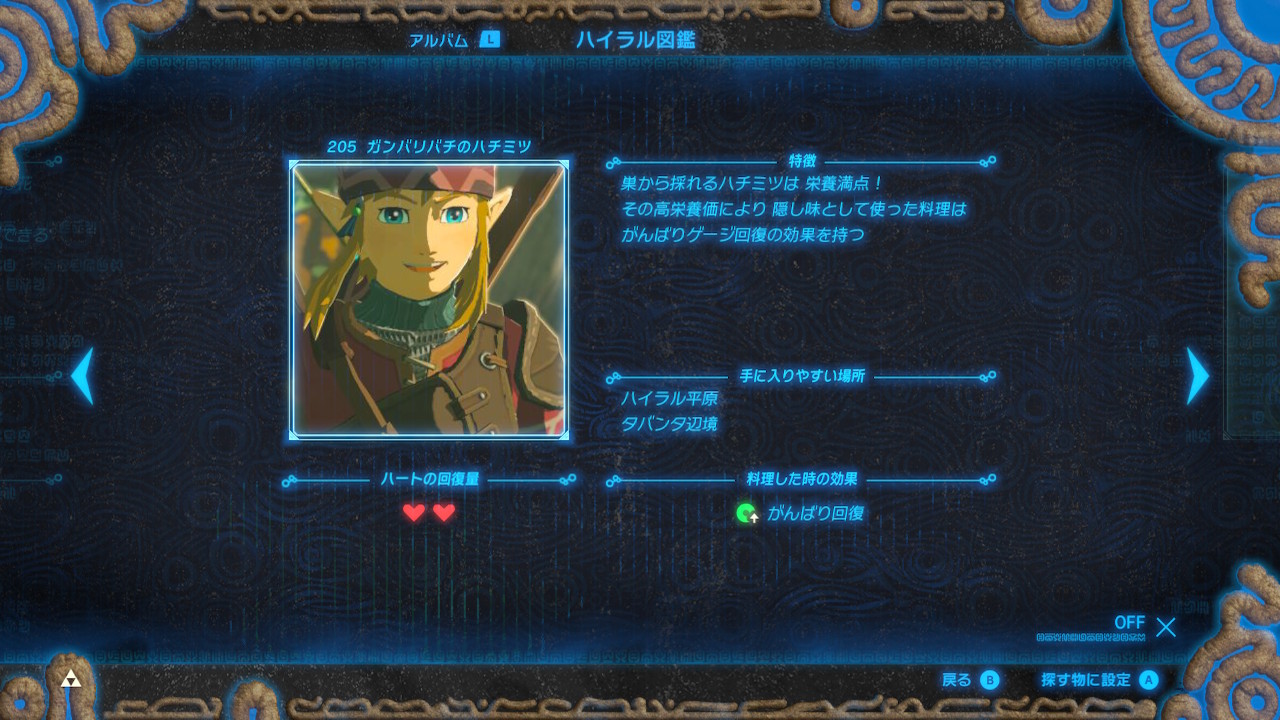This screenshot has height=720, width=1280.
Task: Open the Courser Bee Honey entry picture
Action: point(429,300)
